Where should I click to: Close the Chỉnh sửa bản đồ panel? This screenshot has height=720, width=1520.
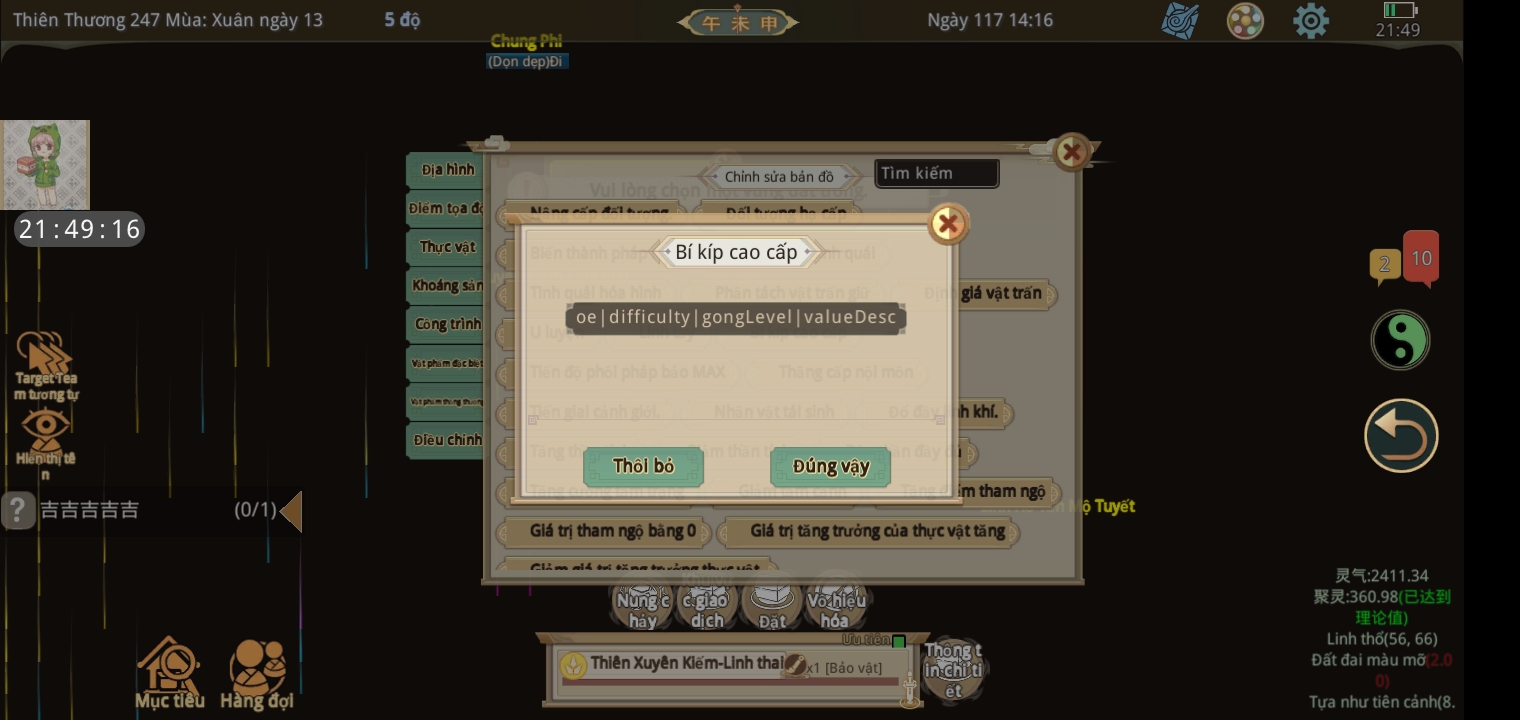pos(1072,152)
